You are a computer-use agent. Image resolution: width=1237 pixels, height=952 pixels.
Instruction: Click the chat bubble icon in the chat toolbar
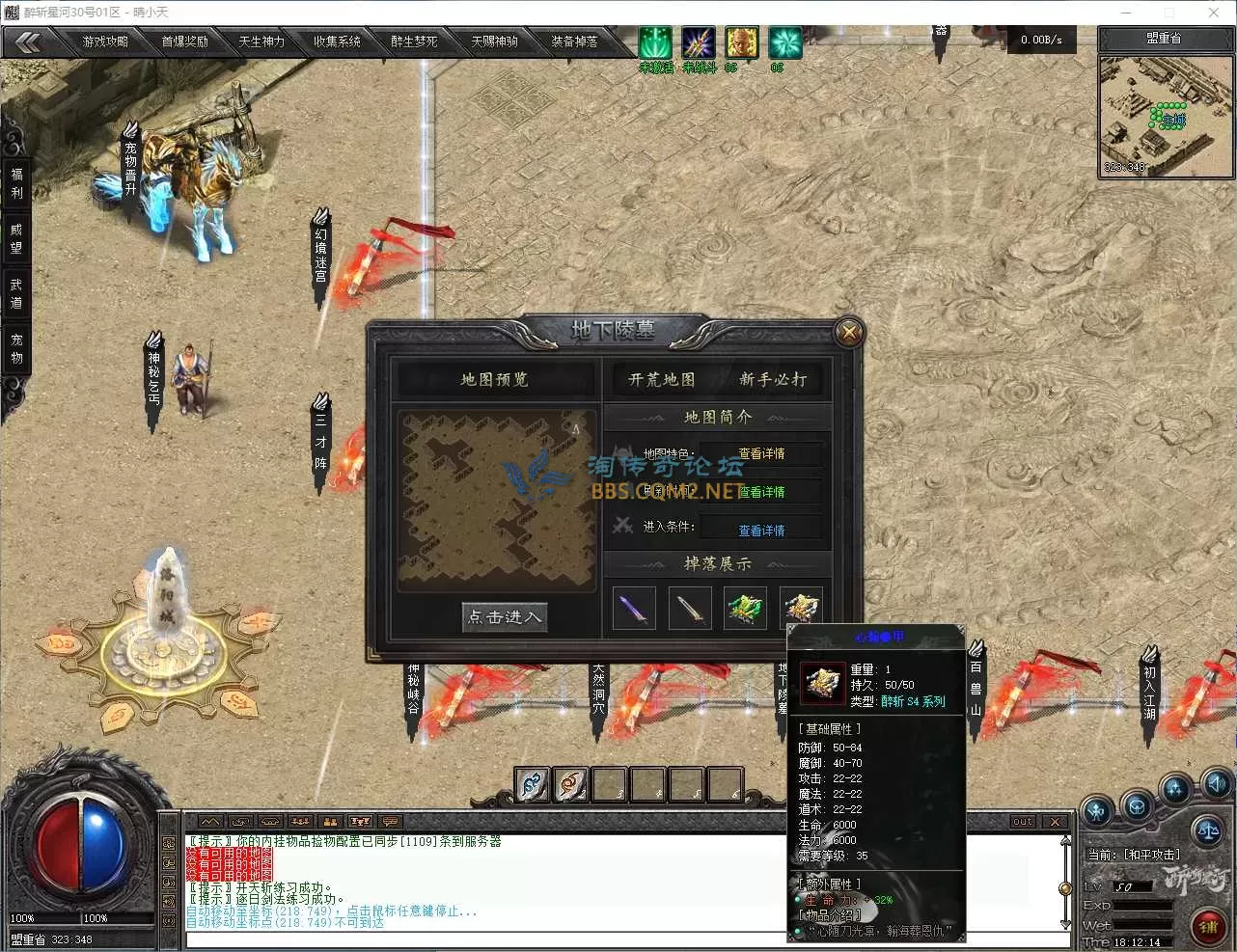[x=388, y=822]
